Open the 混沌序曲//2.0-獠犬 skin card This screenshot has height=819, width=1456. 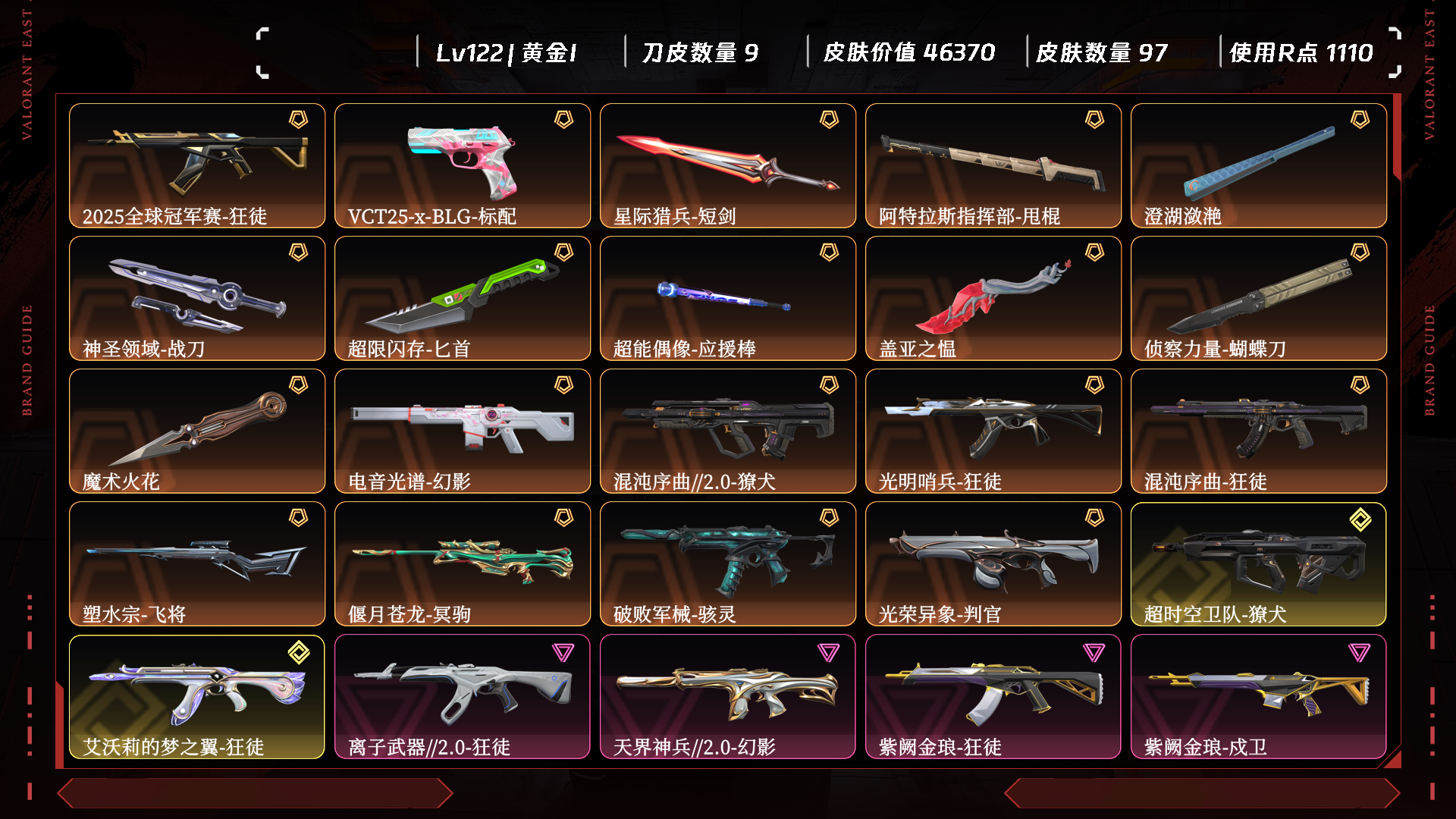pyautogui.click(x=728, y=431)
